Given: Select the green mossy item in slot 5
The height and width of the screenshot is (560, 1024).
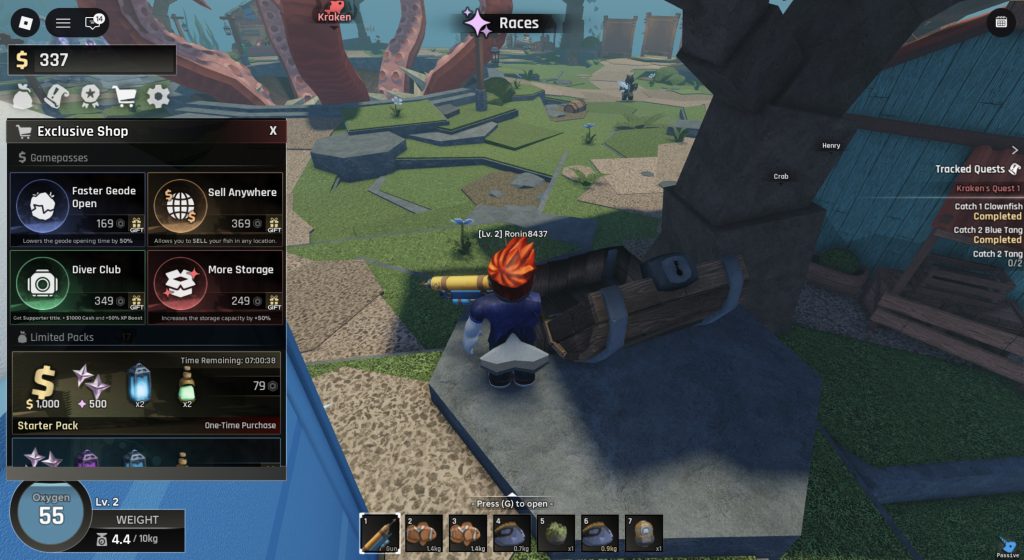Looking at the screenshot, I should [x=556, y=533].
